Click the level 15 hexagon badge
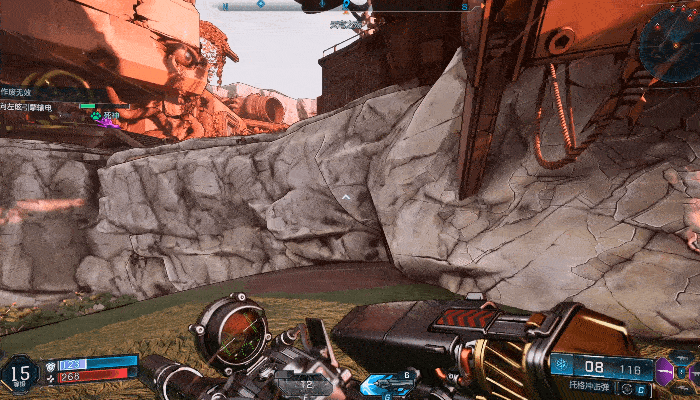Screen dimensions: 700x400 (18, 375)
